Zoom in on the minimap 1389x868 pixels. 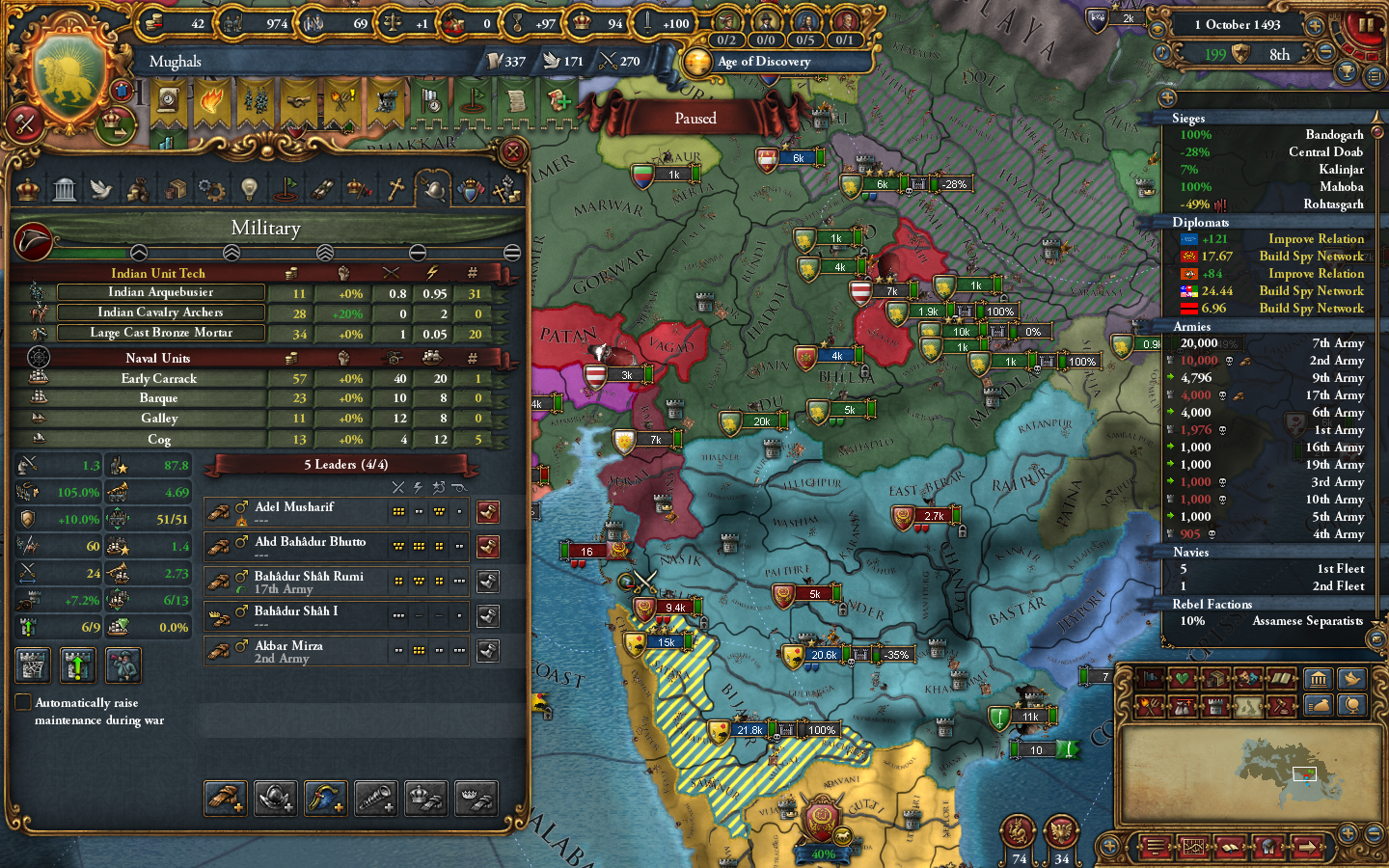point(1348,832)
